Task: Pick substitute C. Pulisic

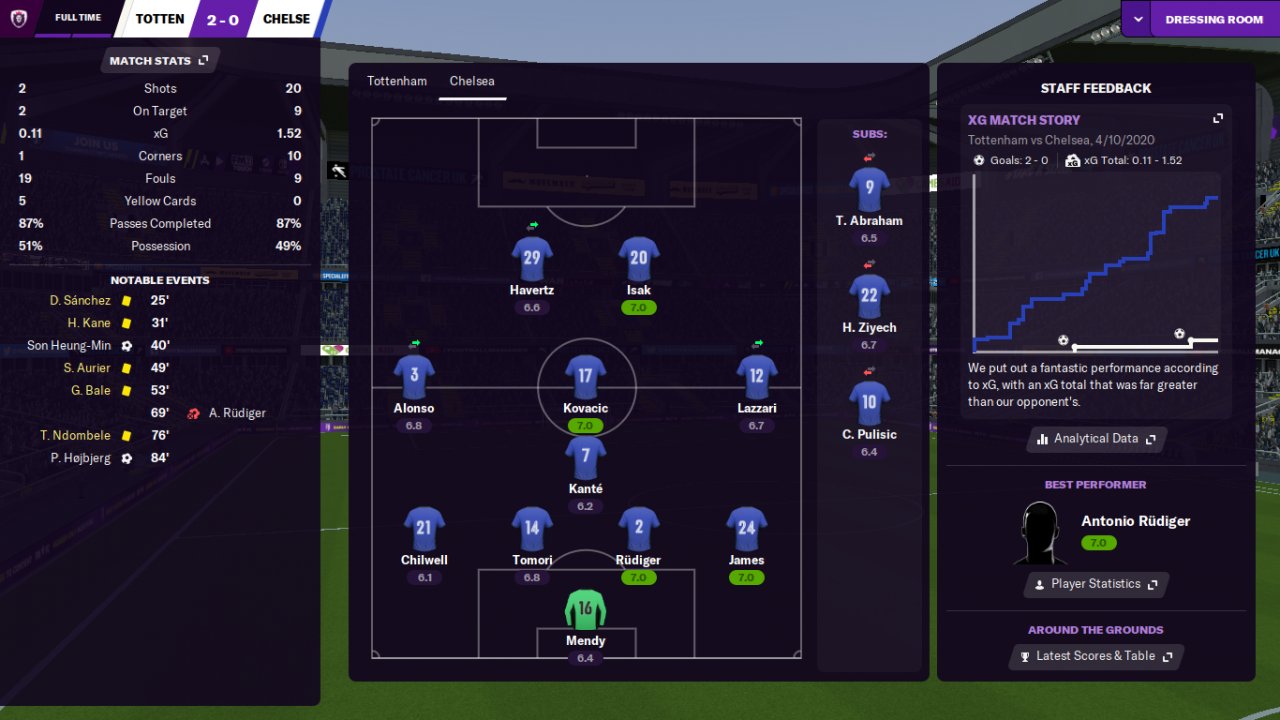Action: tap(869, 403)
